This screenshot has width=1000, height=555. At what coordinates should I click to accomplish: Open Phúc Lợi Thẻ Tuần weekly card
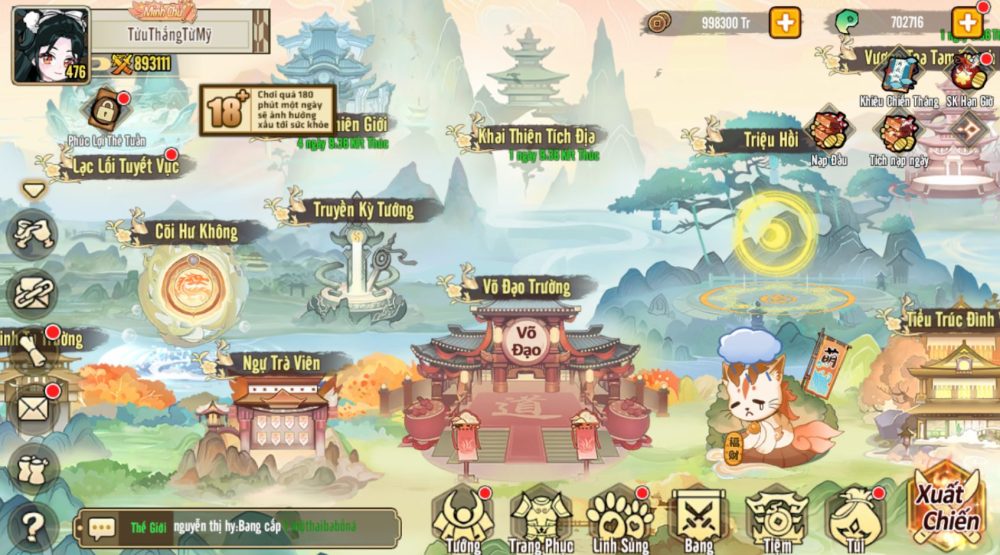(106, 112)
